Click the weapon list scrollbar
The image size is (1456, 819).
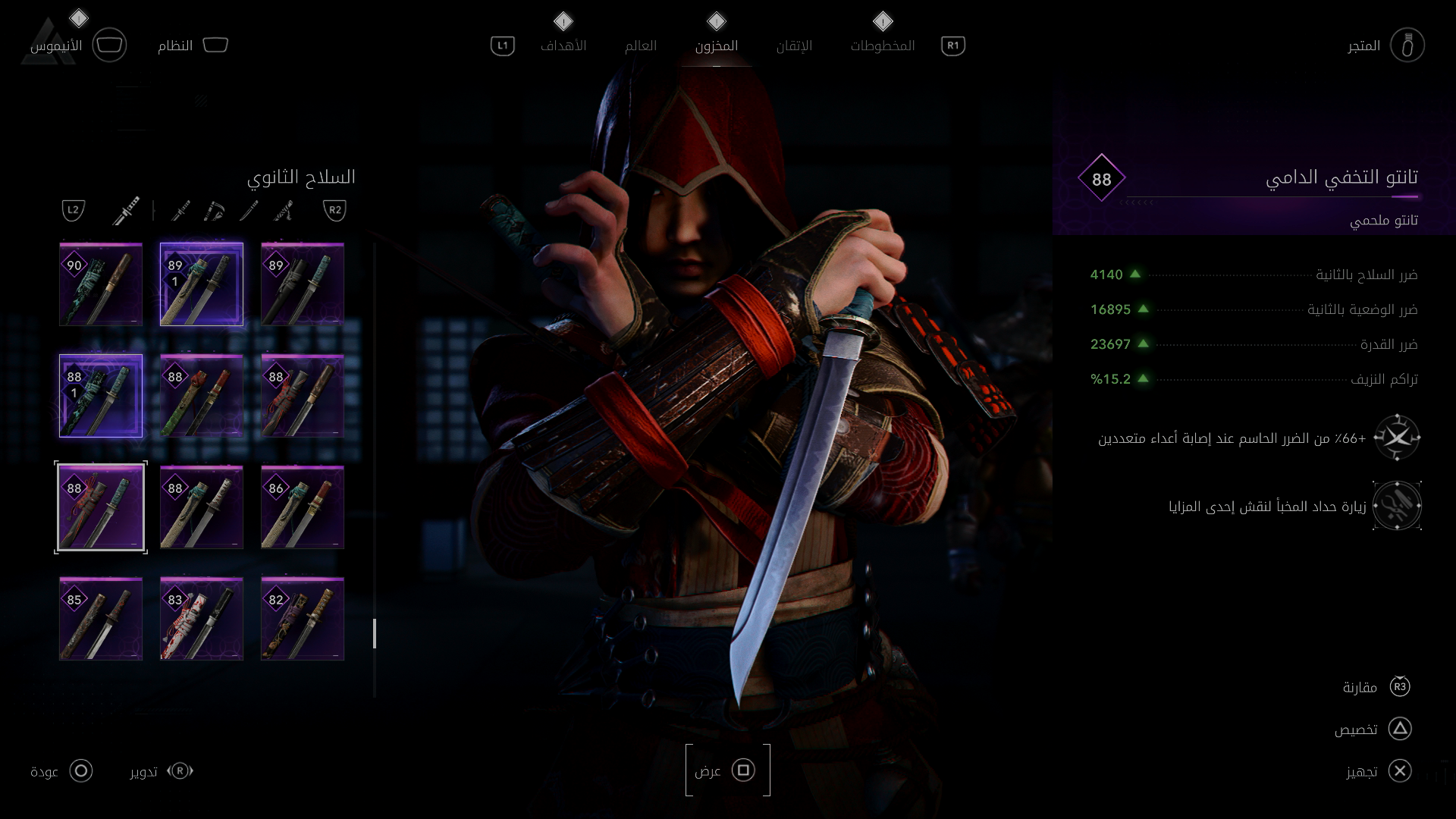(375, 633)
